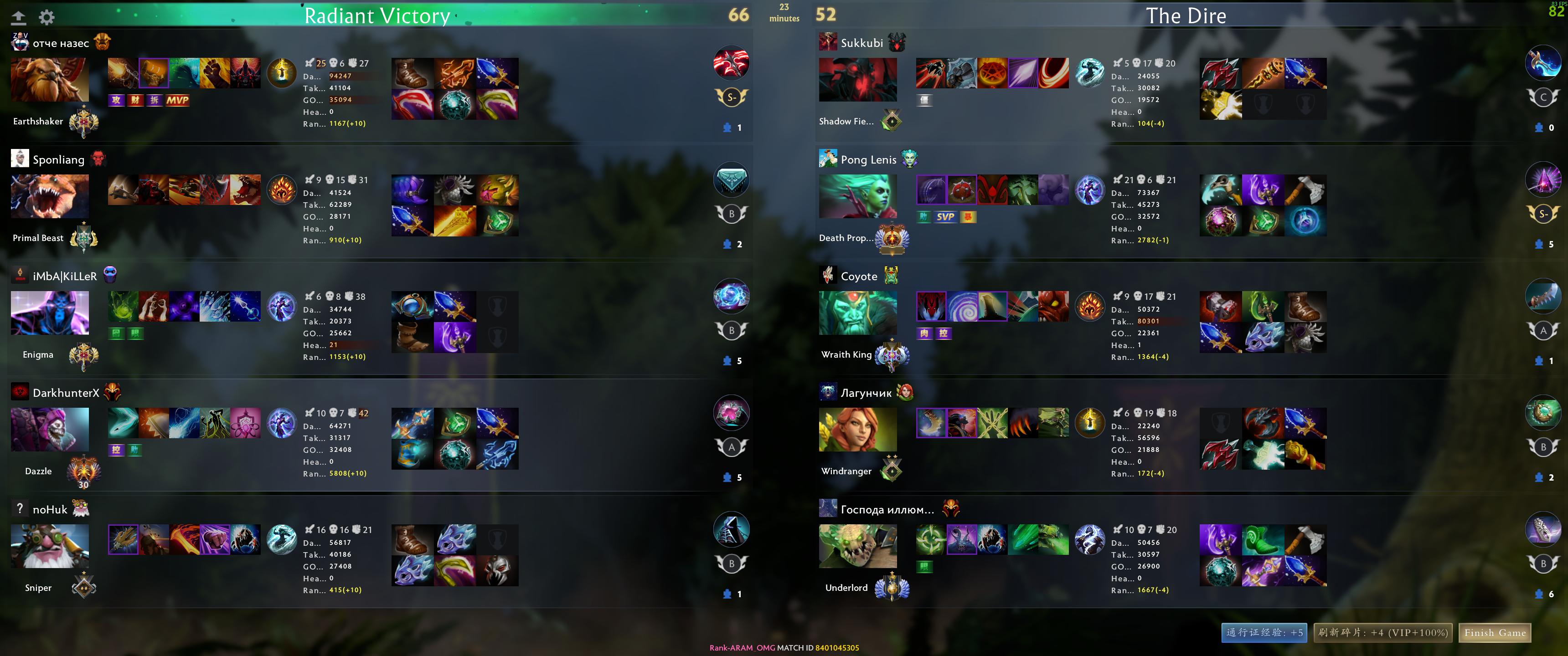Click the Finish Game button
This screenshot has height=656, width=1568.
pyautogui.click(x=1494, y=633)
